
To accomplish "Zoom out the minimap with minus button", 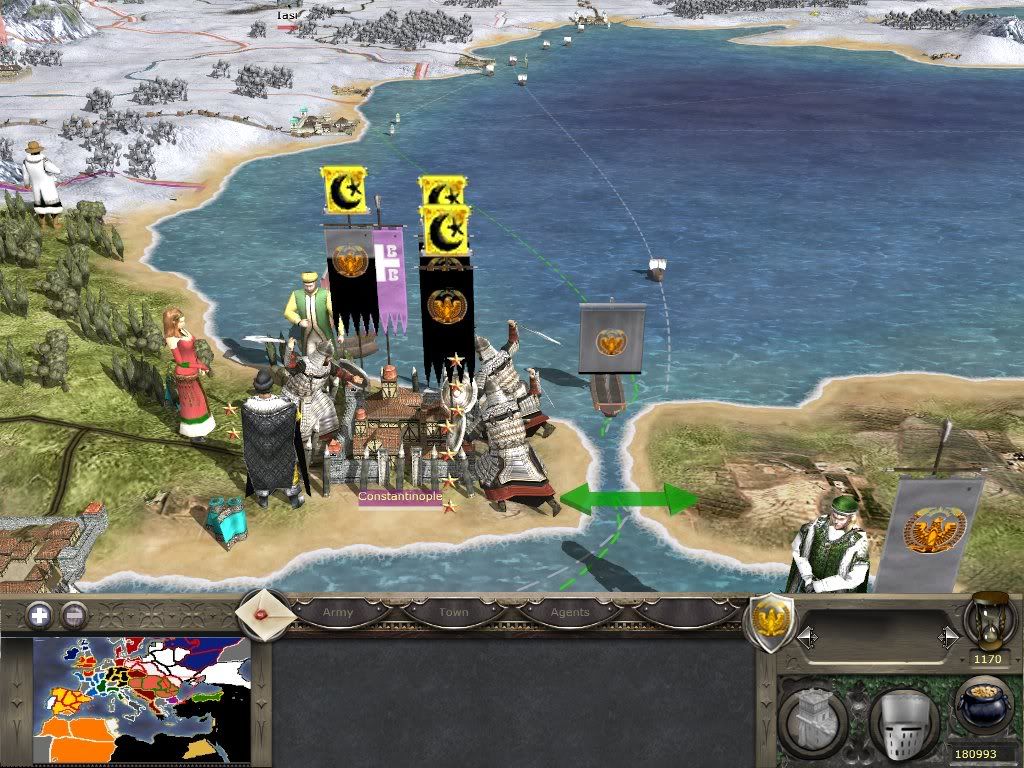I will 73,615.
